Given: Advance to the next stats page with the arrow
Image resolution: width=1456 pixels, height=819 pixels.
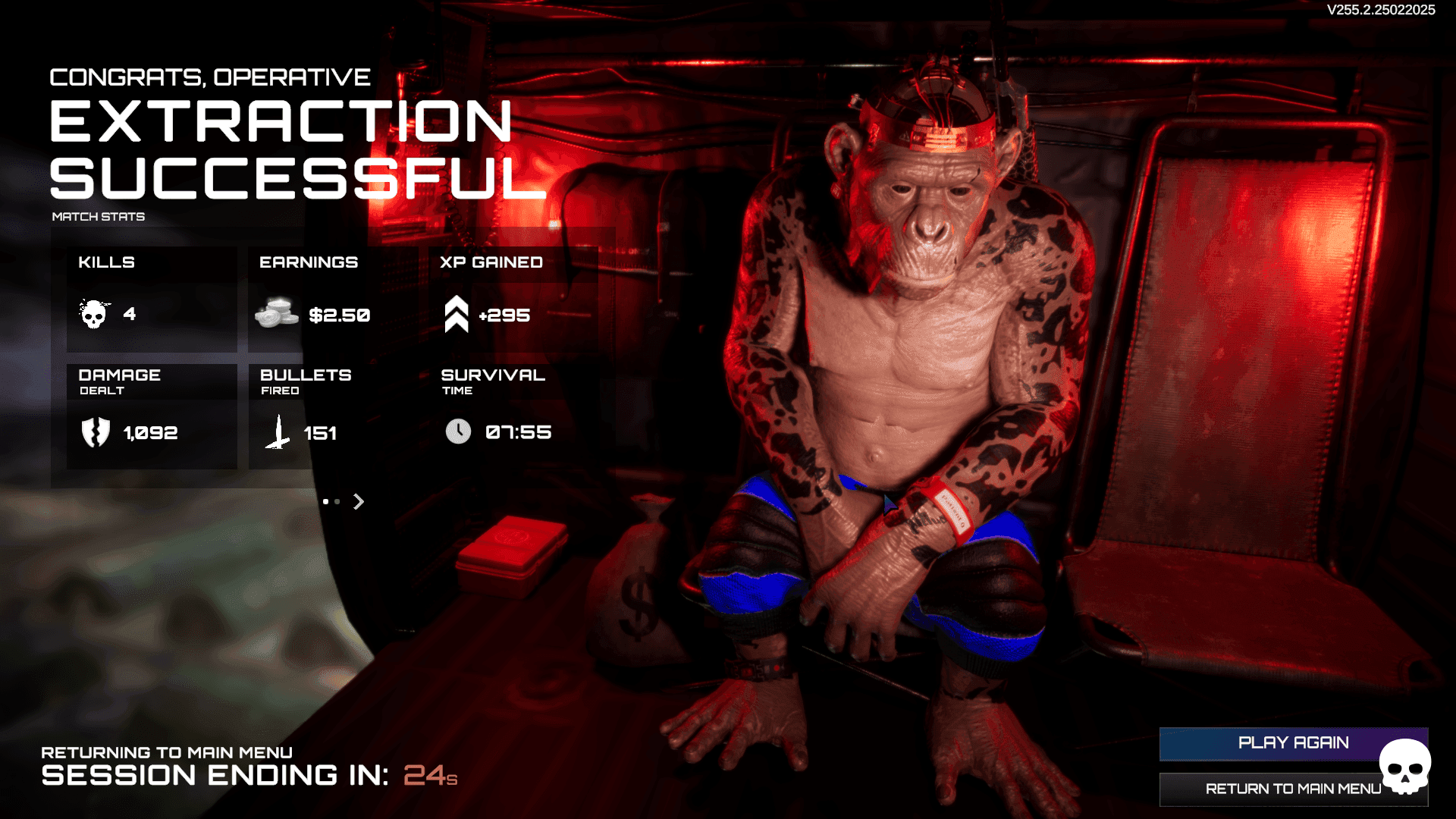Looking at the screenshot, I should coord(358,501).
